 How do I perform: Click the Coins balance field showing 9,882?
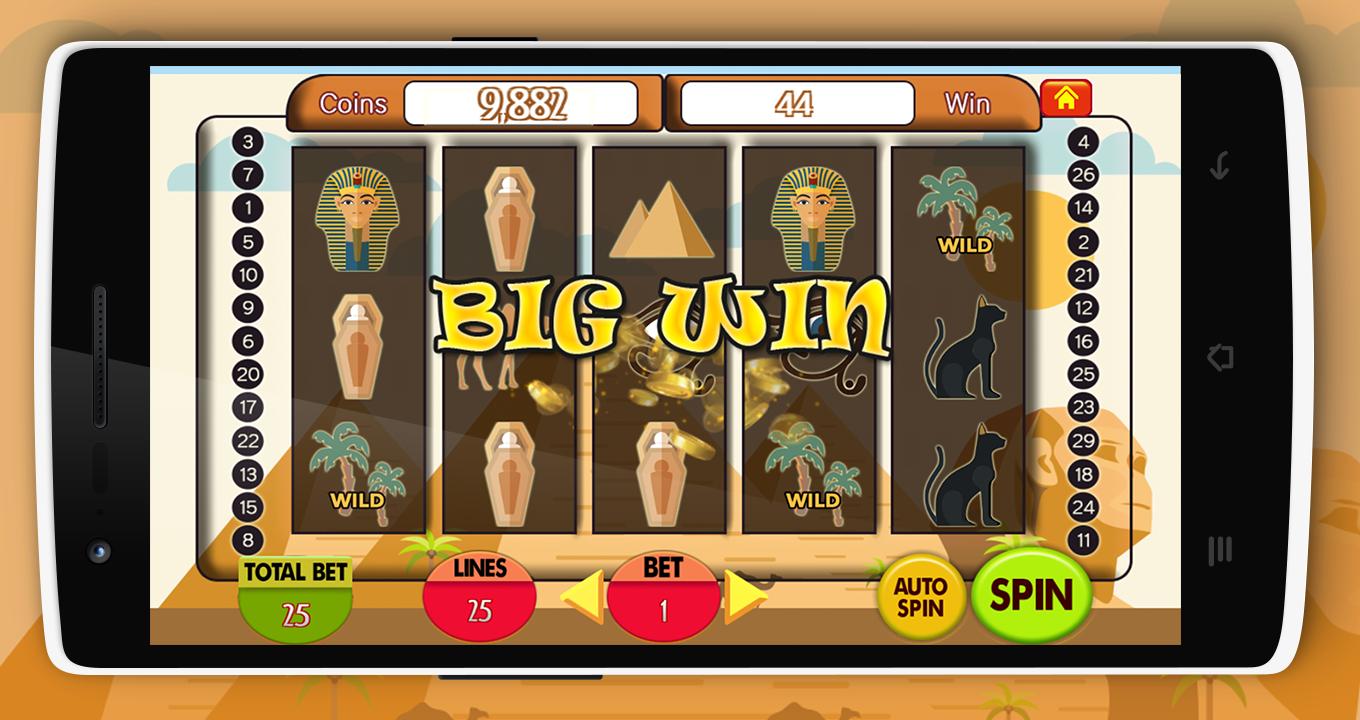pyautogui.click(x=523, y=100)
